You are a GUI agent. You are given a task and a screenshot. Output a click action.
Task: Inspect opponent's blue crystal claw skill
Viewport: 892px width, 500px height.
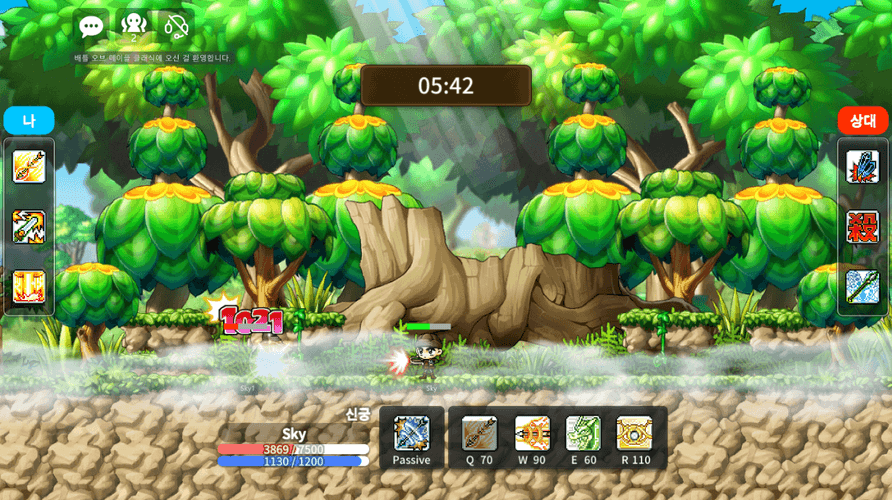[x=863, y=166]
